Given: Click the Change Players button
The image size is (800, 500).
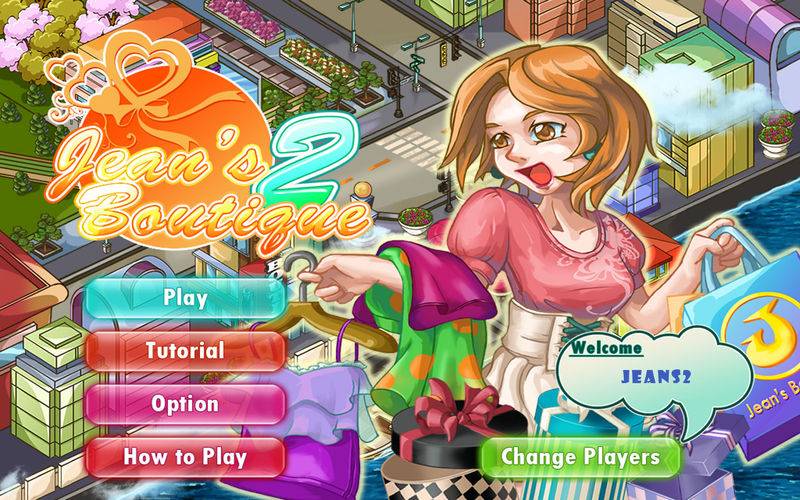Looking at the screenshot, I should pyautogui.click(x=580, y=457).
